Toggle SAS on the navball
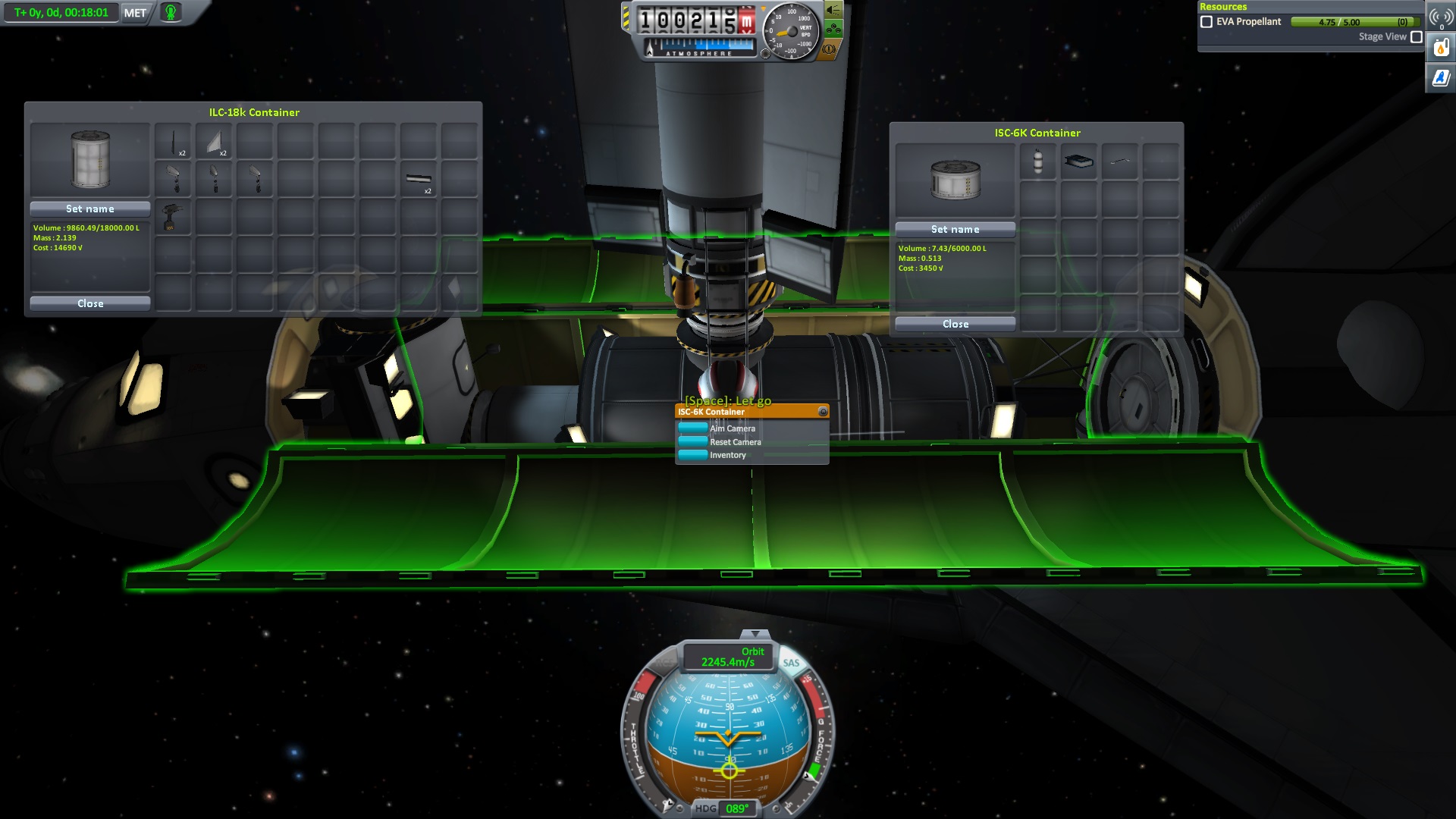 tap(791, 663)
